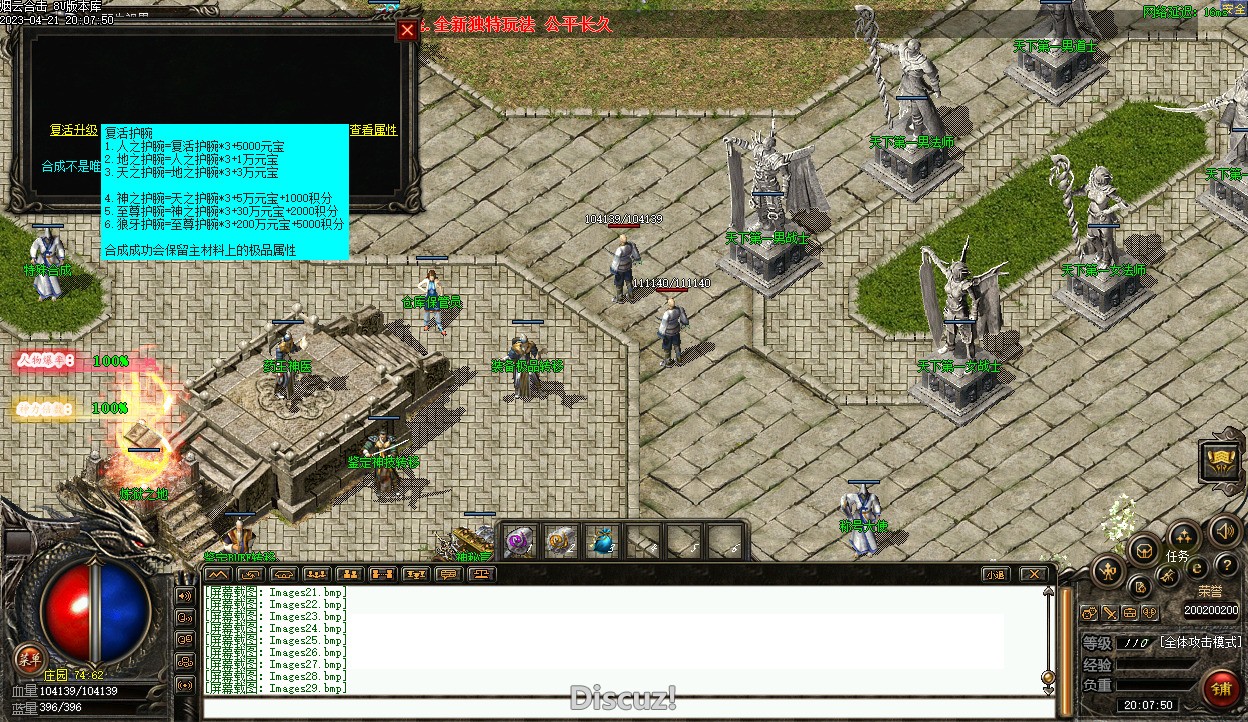Open the bag chest icon
This screenshot has width=1248, height=722.
1143,549
